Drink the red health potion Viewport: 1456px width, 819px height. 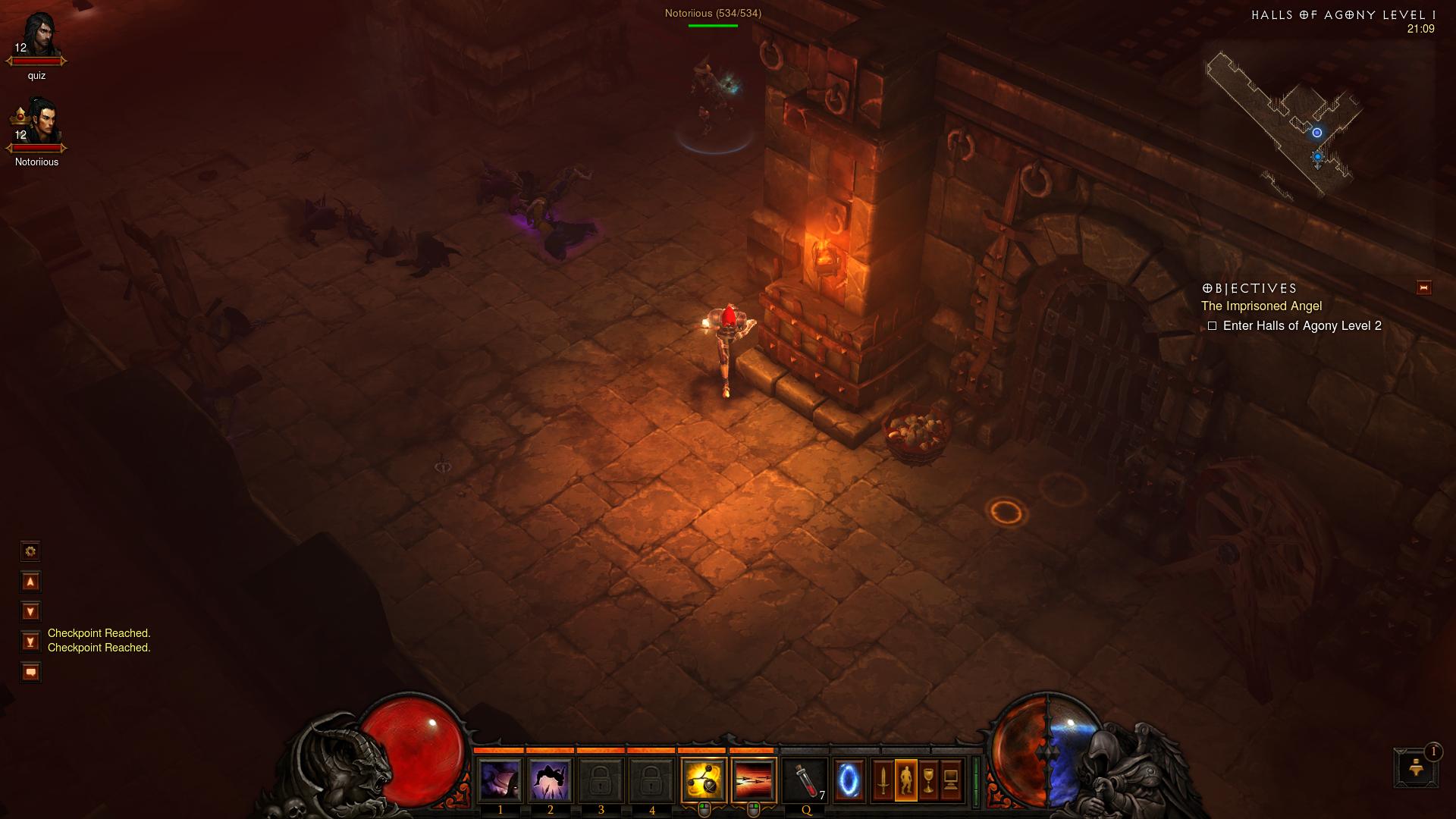805,780
